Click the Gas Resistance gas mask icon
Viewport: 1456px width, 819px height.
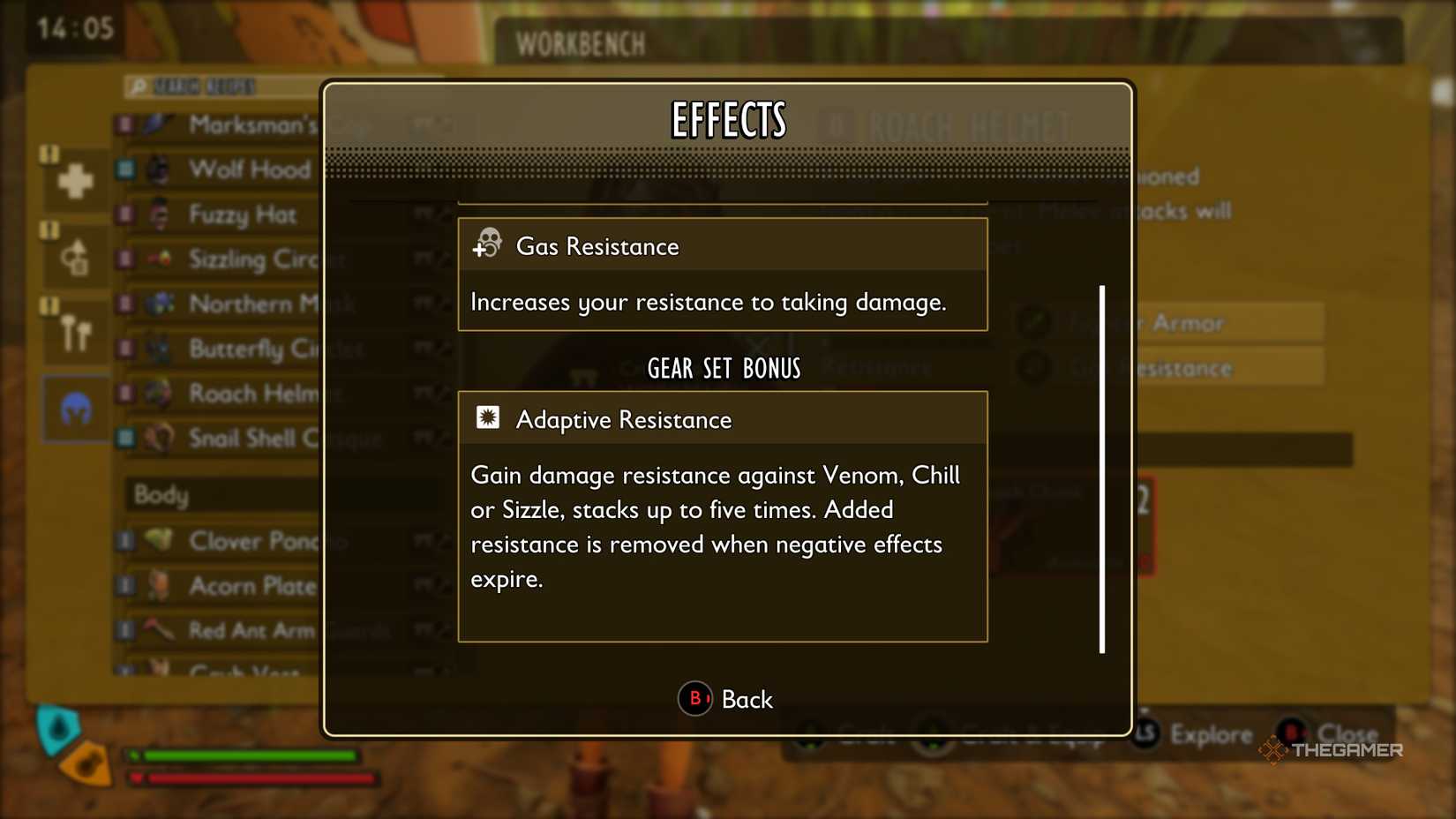coord(488,244)
